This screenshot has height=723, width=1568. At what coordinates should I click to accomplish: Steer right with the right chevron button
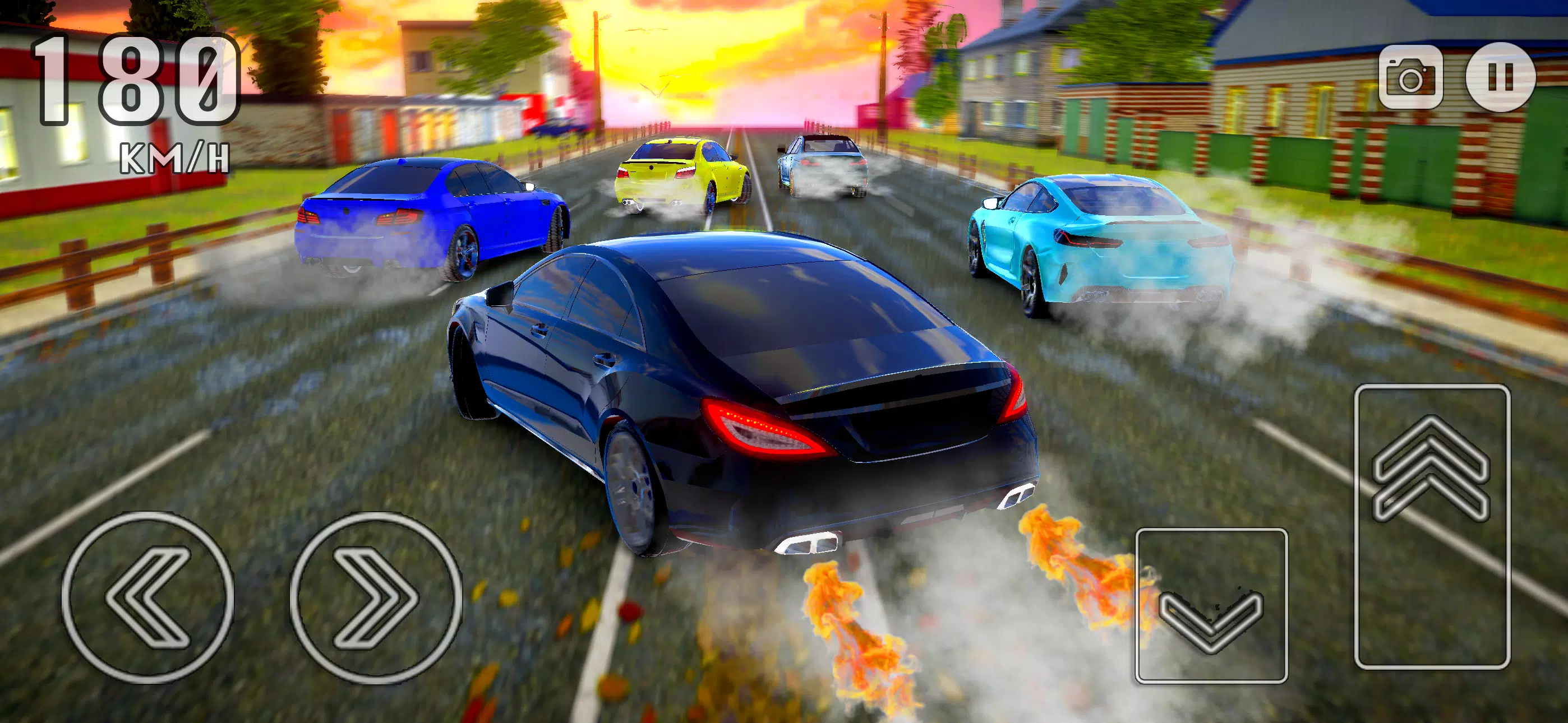[376, 597]
